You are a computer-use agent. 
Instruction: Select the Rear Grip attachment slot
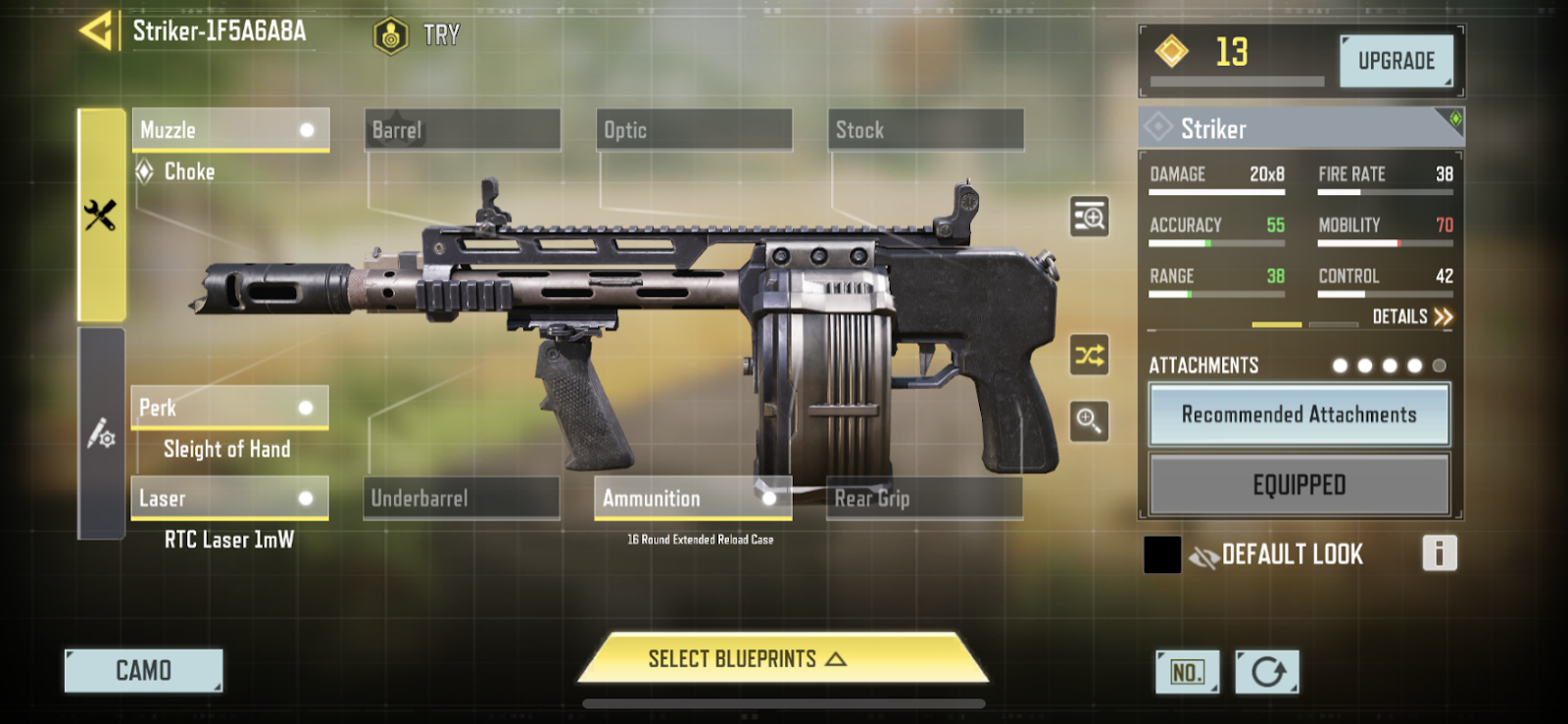click(x=924, y=499)
